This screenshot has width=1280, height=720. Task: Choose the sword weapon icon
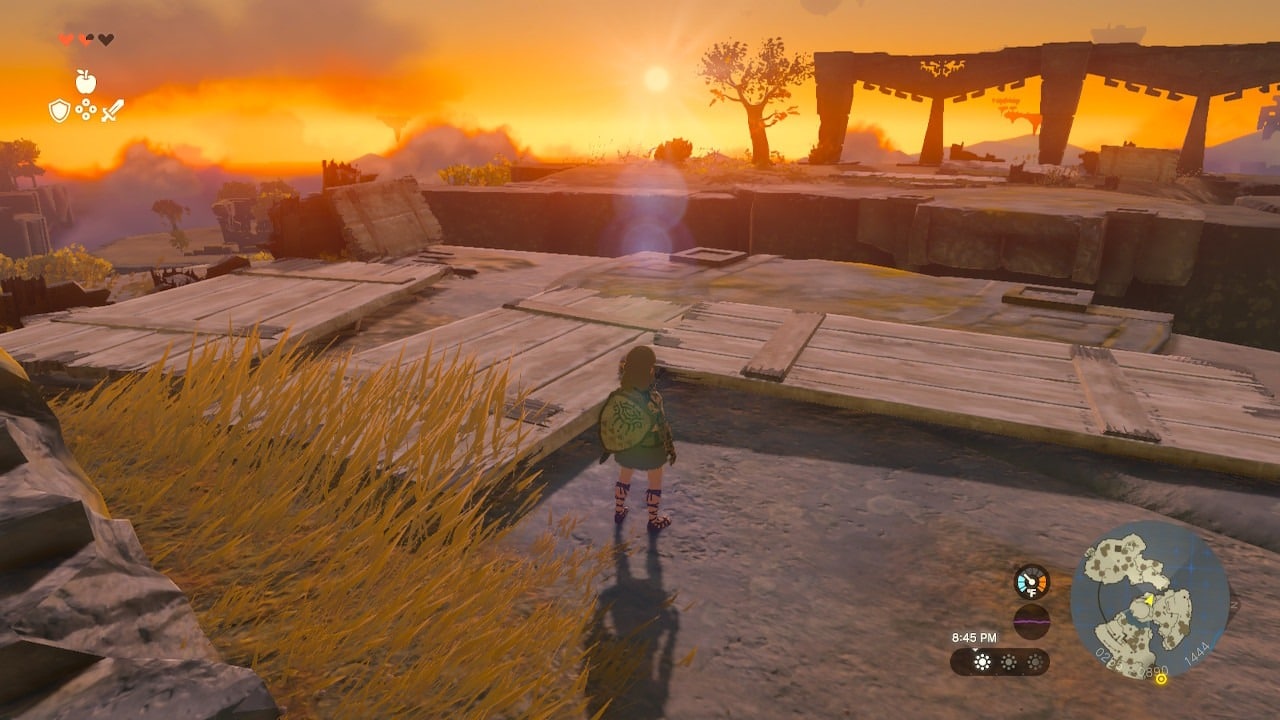(113, 110)
